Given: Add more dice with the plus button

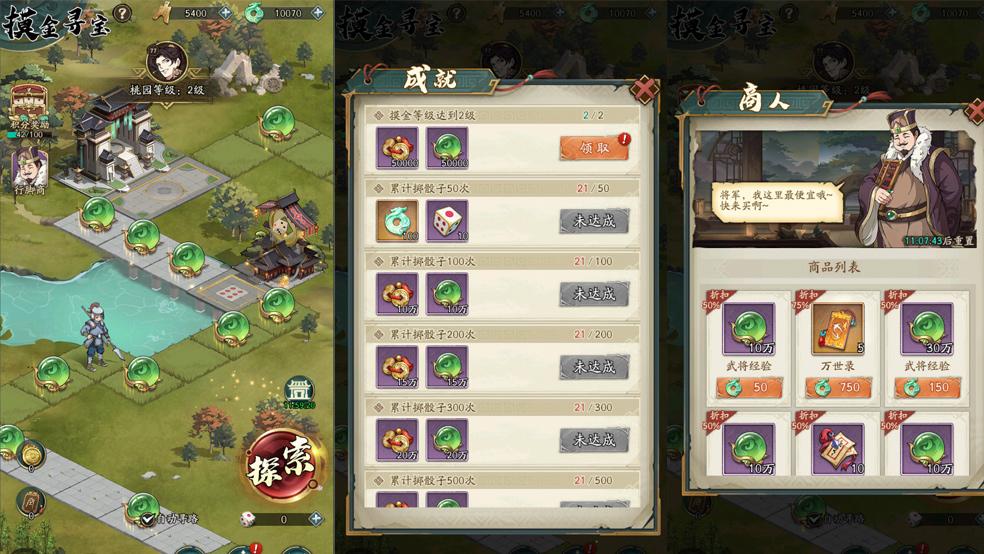Looking at the screenshot, I should [316, 519].
